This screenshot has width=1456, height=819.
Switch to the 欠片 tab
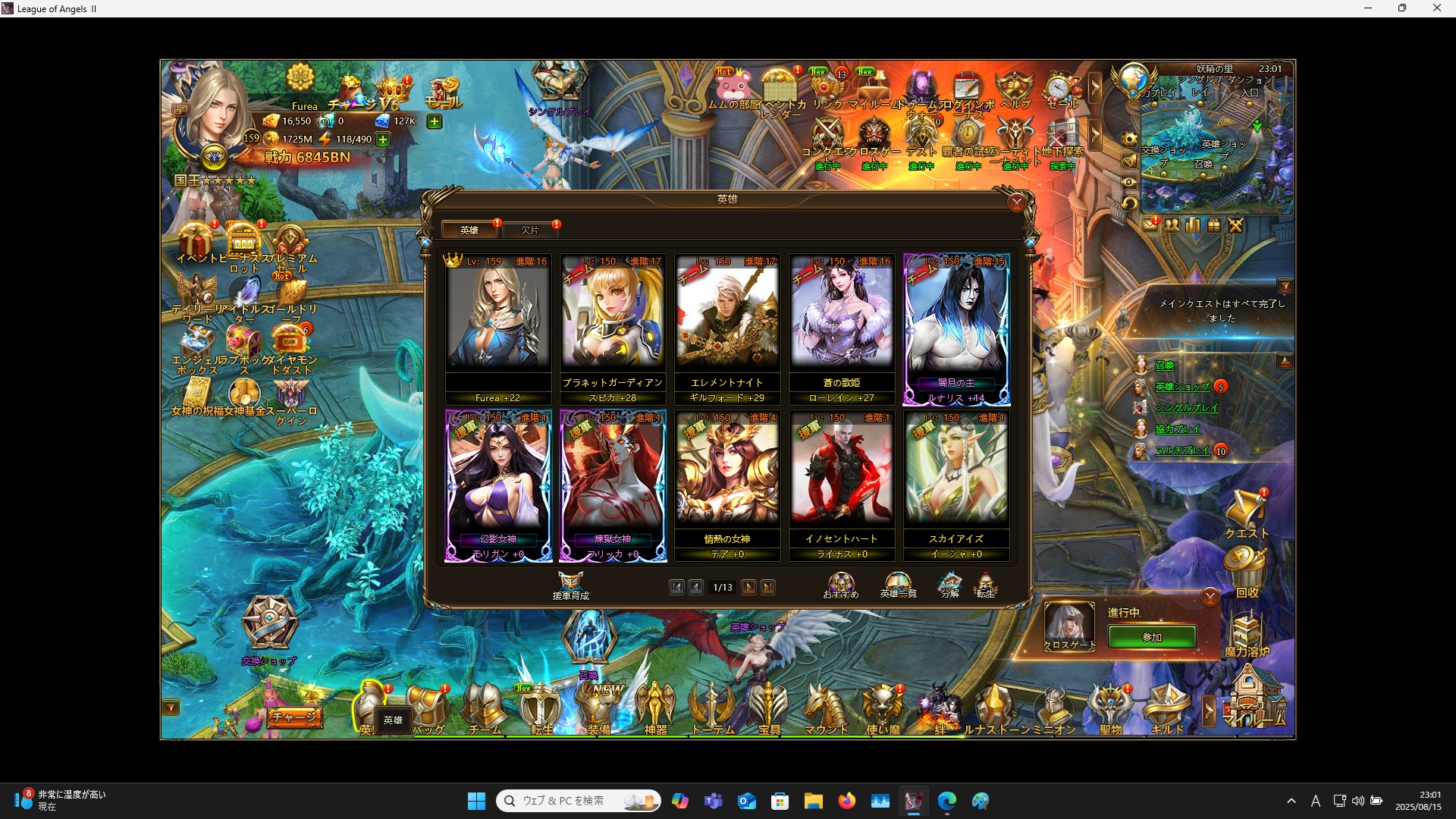(x=531, y=230)
